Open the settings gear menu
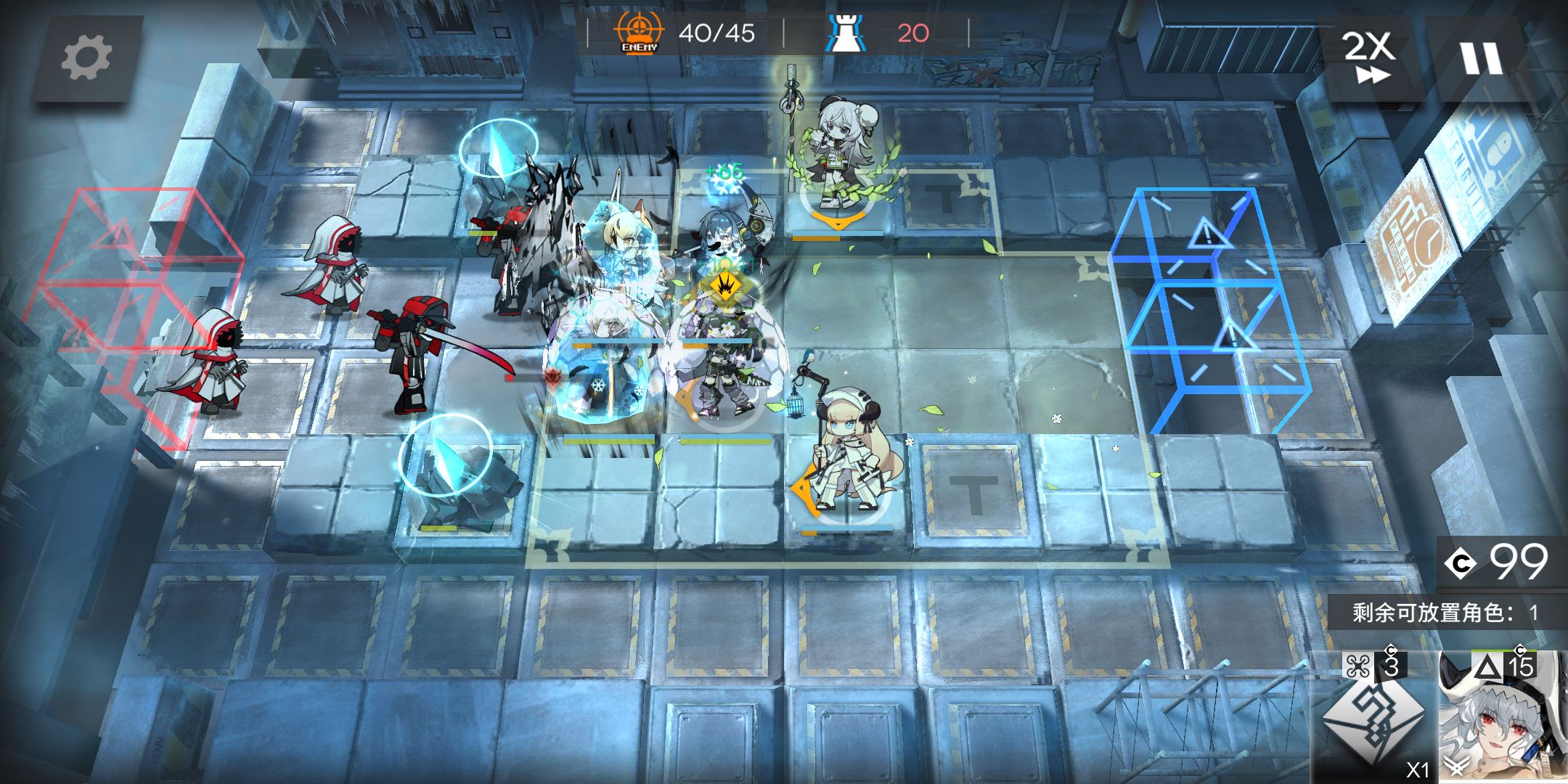Image resolution: width=1568 pixels, height=784 pixels. [x=86, y=58]
